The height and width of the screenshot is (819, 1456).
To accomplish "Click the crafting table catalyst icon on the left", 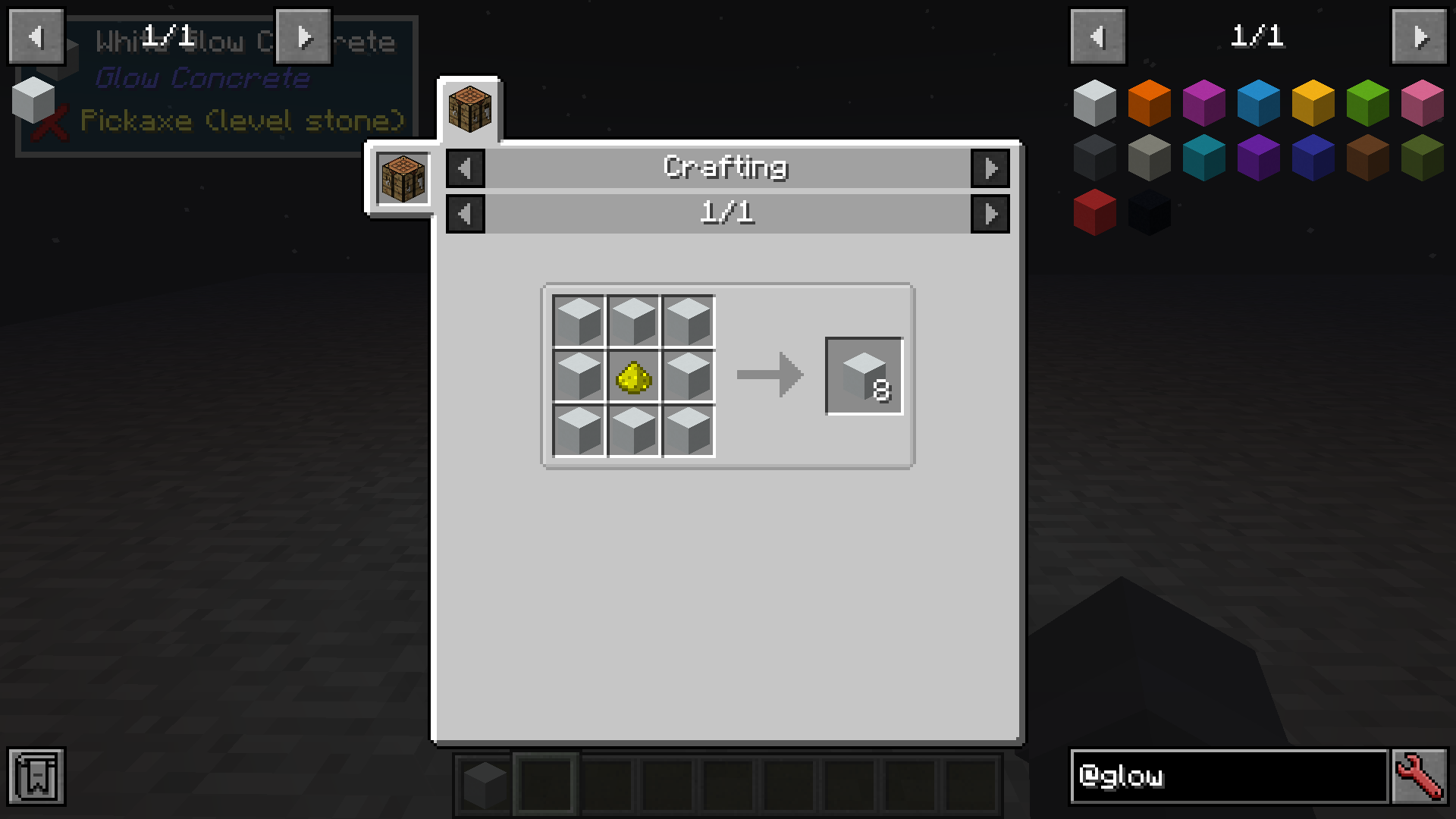I will pyautogui.click(x=403, y=179).
